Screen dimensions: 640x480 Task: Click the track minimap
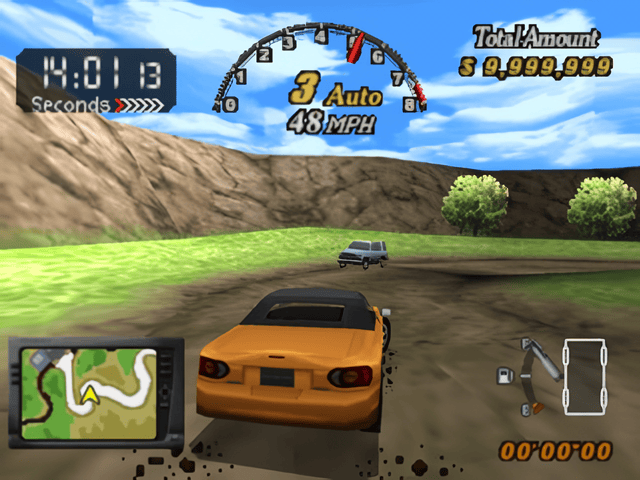(95, 390)
